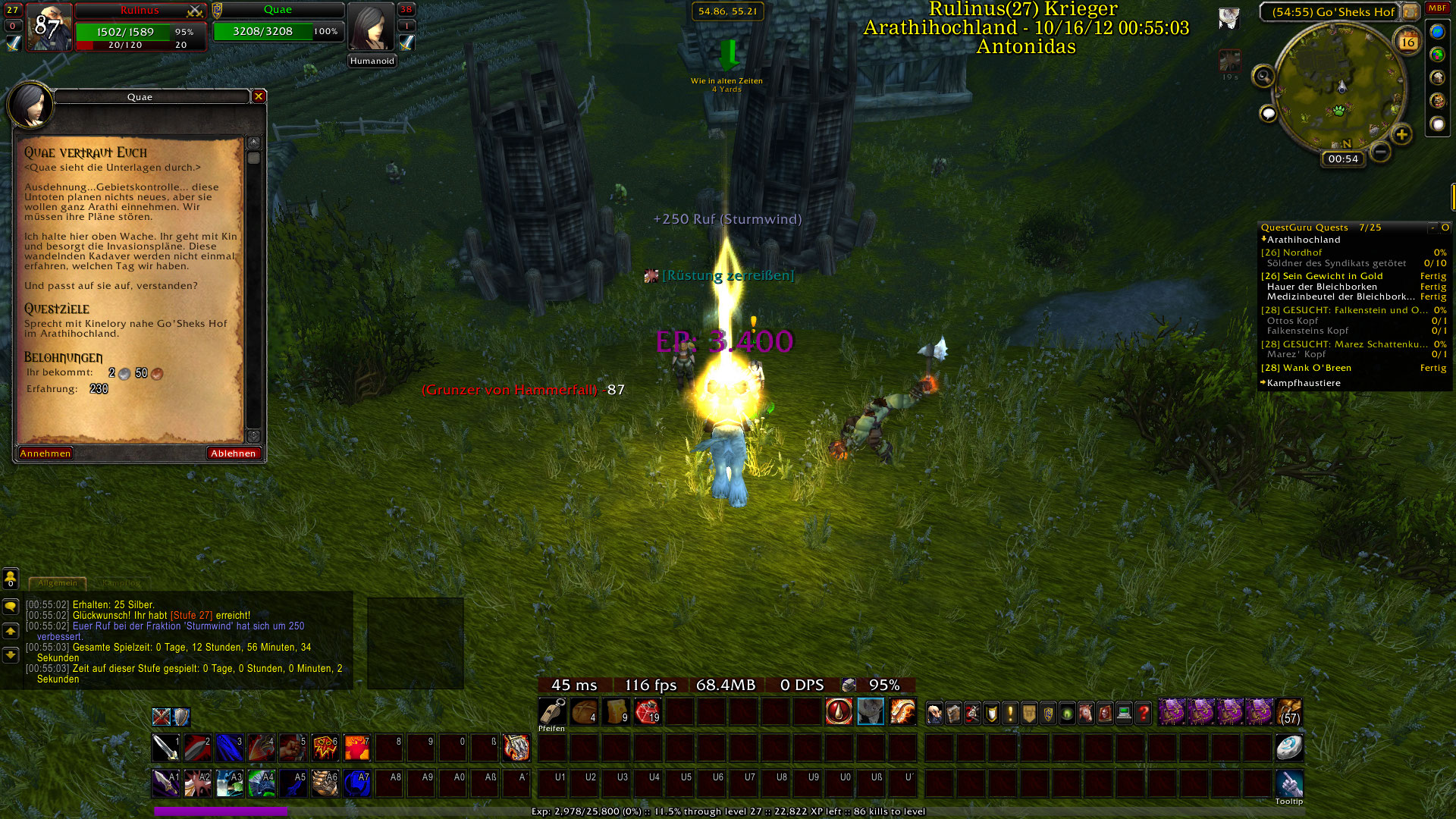Accept the quest with the Annehmen button
This screenshot has height=819, width=1456.
45,453
